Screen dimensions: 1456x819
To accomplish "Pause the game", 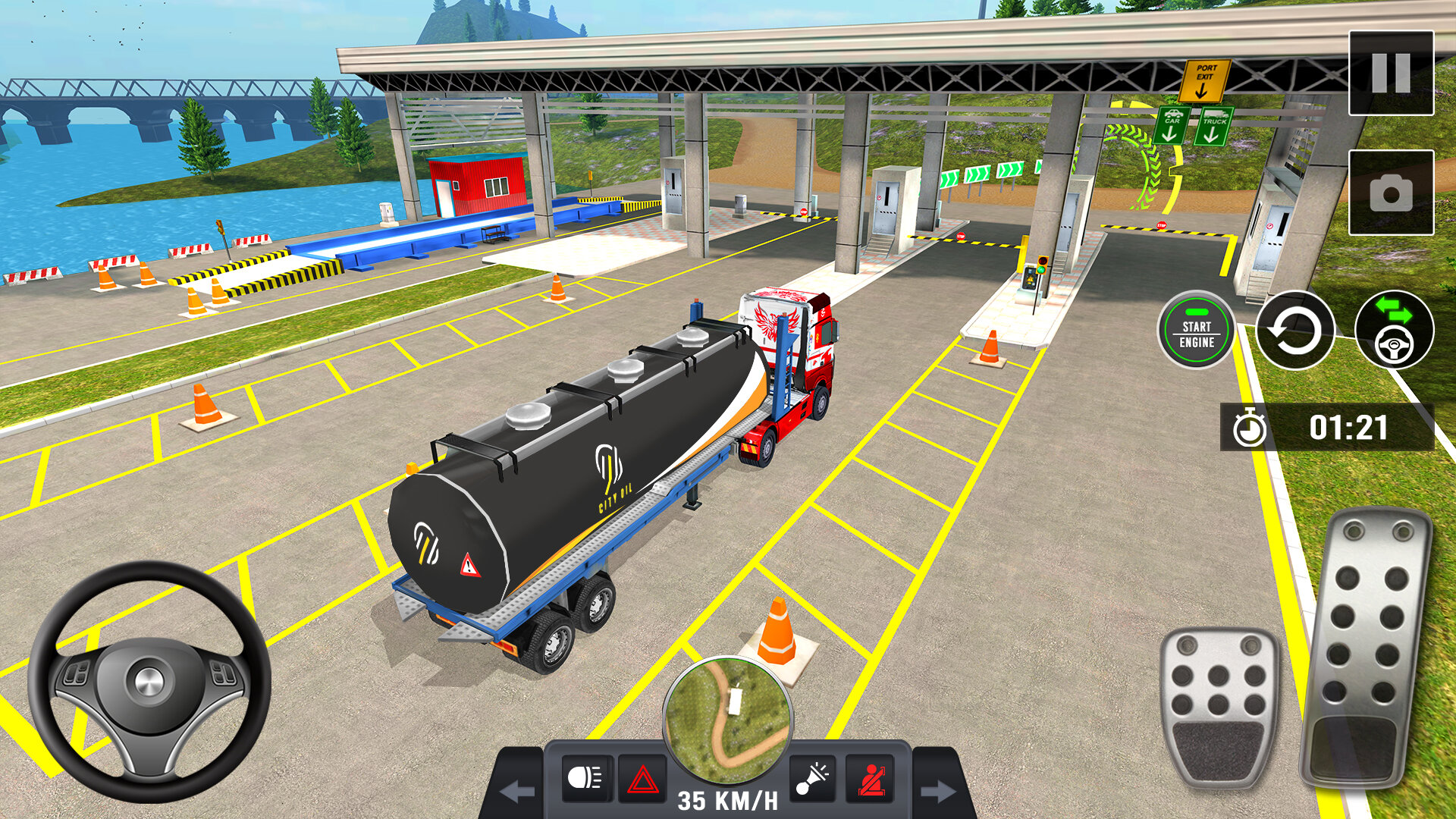I will [1391, 73].
